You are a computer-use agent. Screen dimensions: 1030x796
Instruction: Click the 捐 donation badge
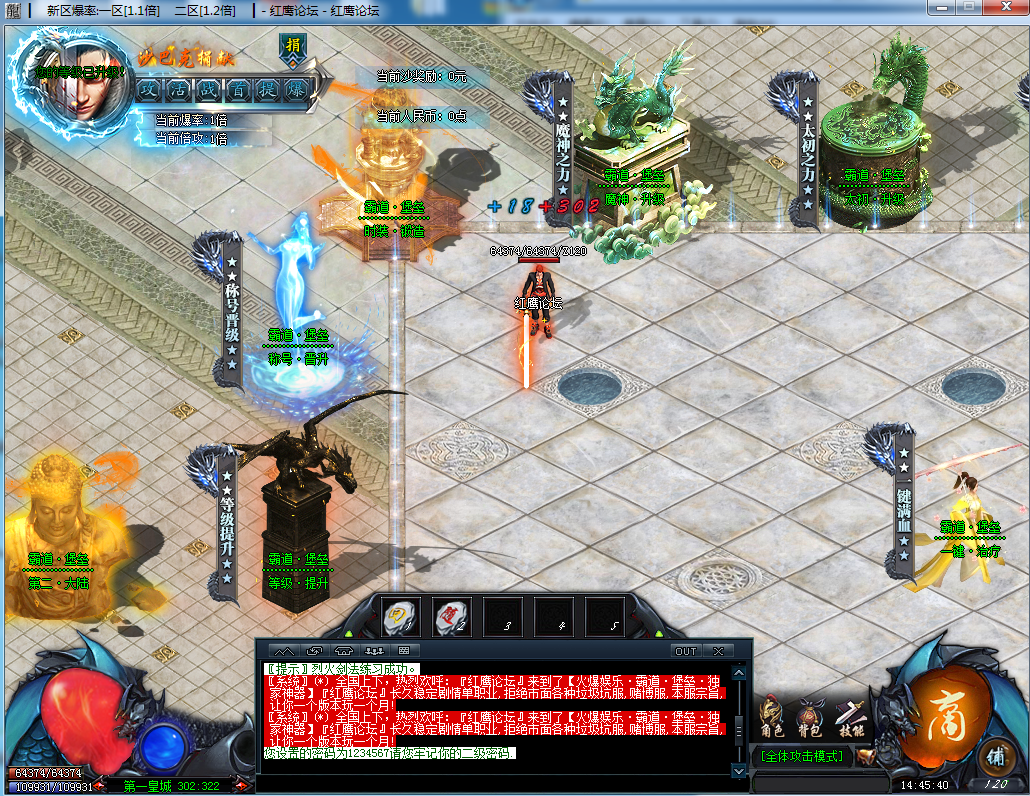[291, 48]
